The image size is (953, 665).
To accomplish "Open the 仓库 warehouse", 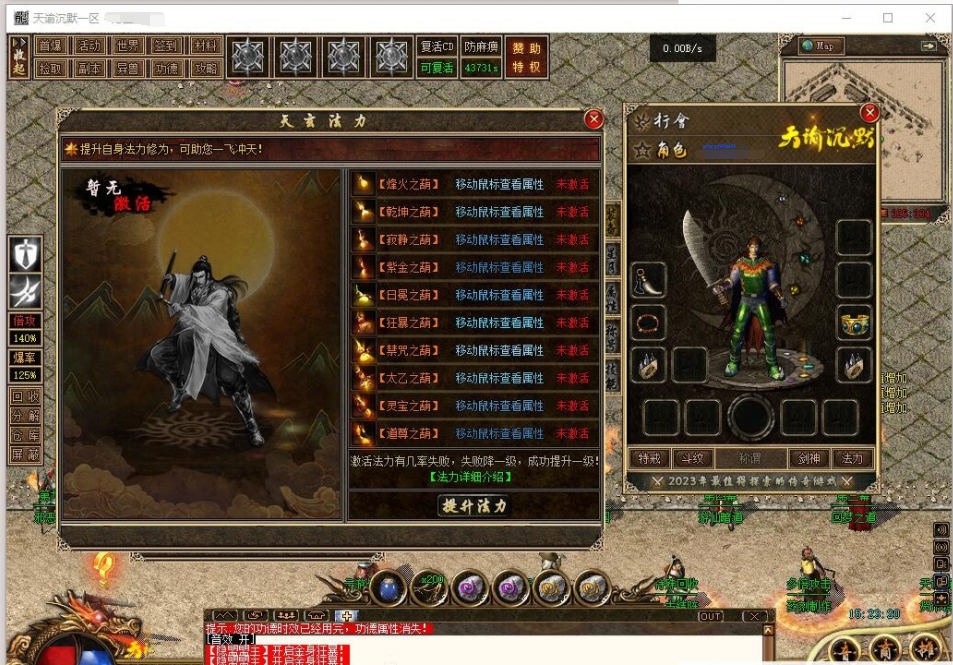I will coord(25,435).
